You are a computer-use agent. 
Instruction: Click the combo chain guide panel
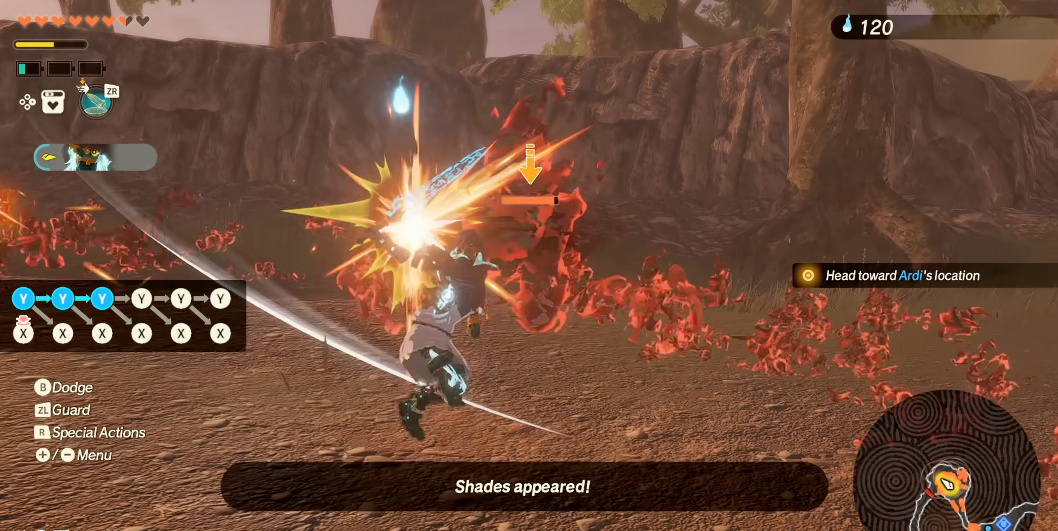click(x=122, y=315)
